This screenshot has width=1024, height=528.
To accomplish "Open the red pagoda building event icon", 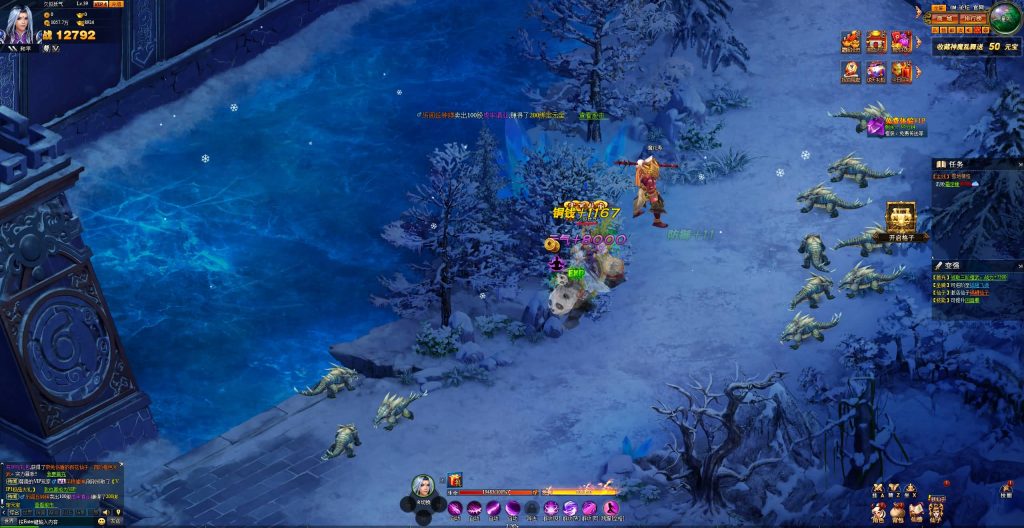I will coord(876,42).
